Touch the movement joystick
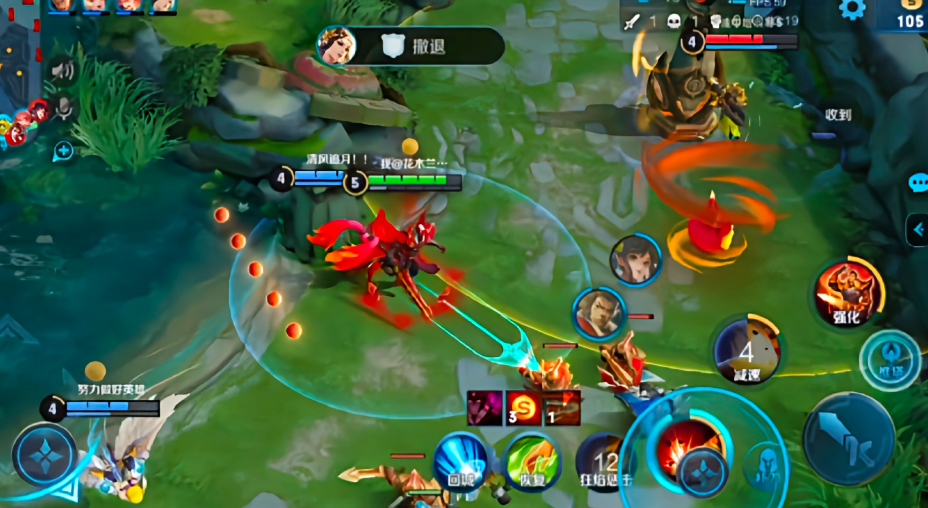This screenshot has height=508, width=928. pyautogui.click(x=45, y=456)
